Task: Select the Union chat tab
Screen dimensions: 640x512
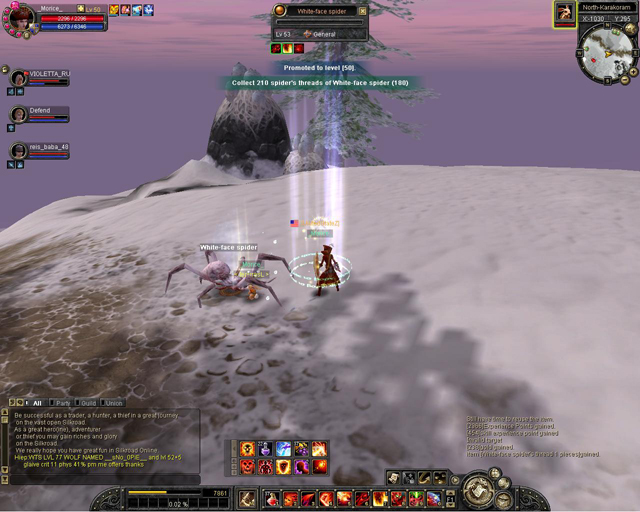Action: pyautogui.click(x=113, y=403)
